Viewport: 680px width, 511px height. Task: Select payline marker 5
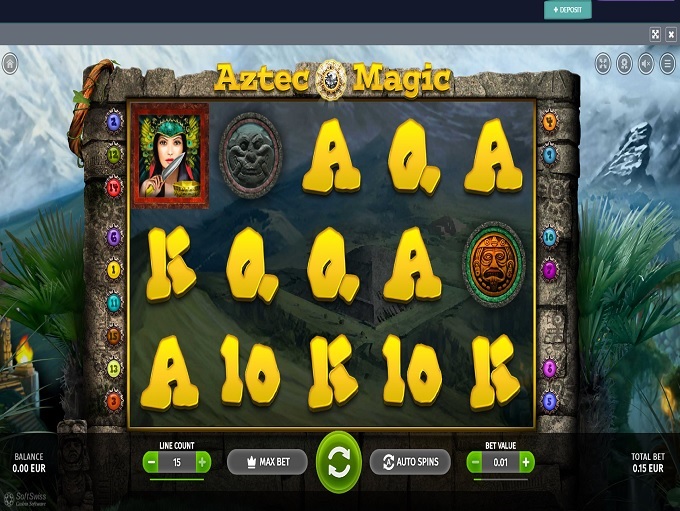click(x=549, y=400)
